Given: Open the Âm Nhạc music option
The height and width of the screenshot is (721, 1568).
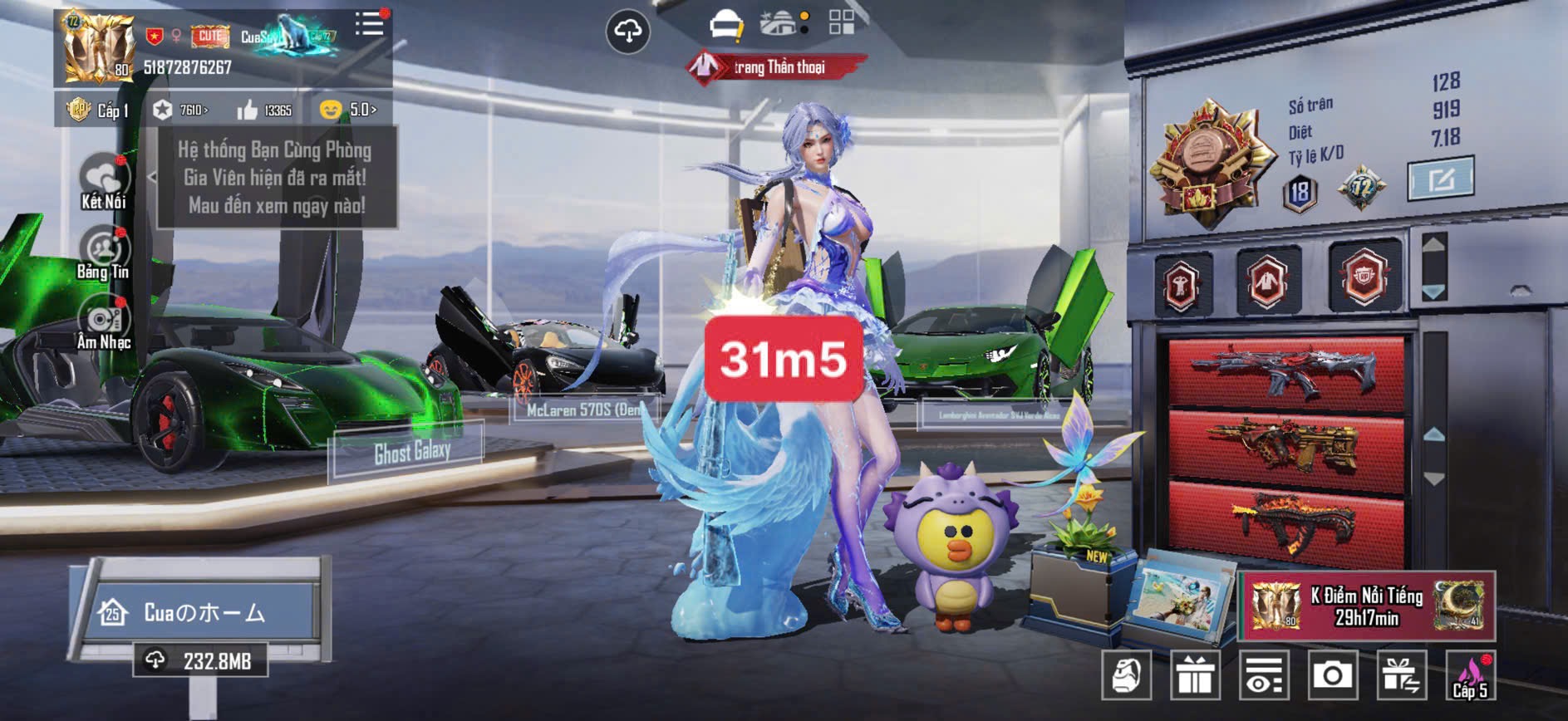Looking at the screenshot, I should [103, 323].
